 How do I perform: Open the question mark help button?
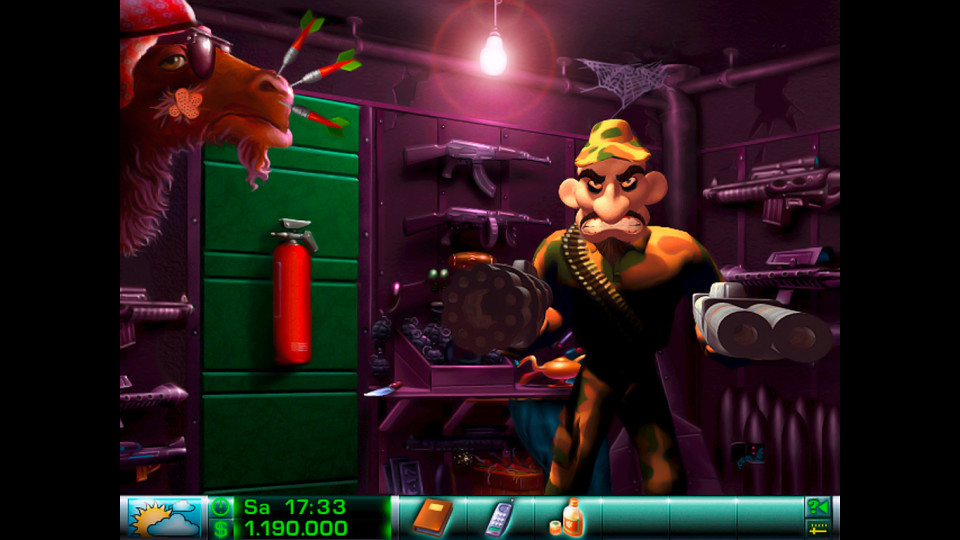tap(818, 507)
